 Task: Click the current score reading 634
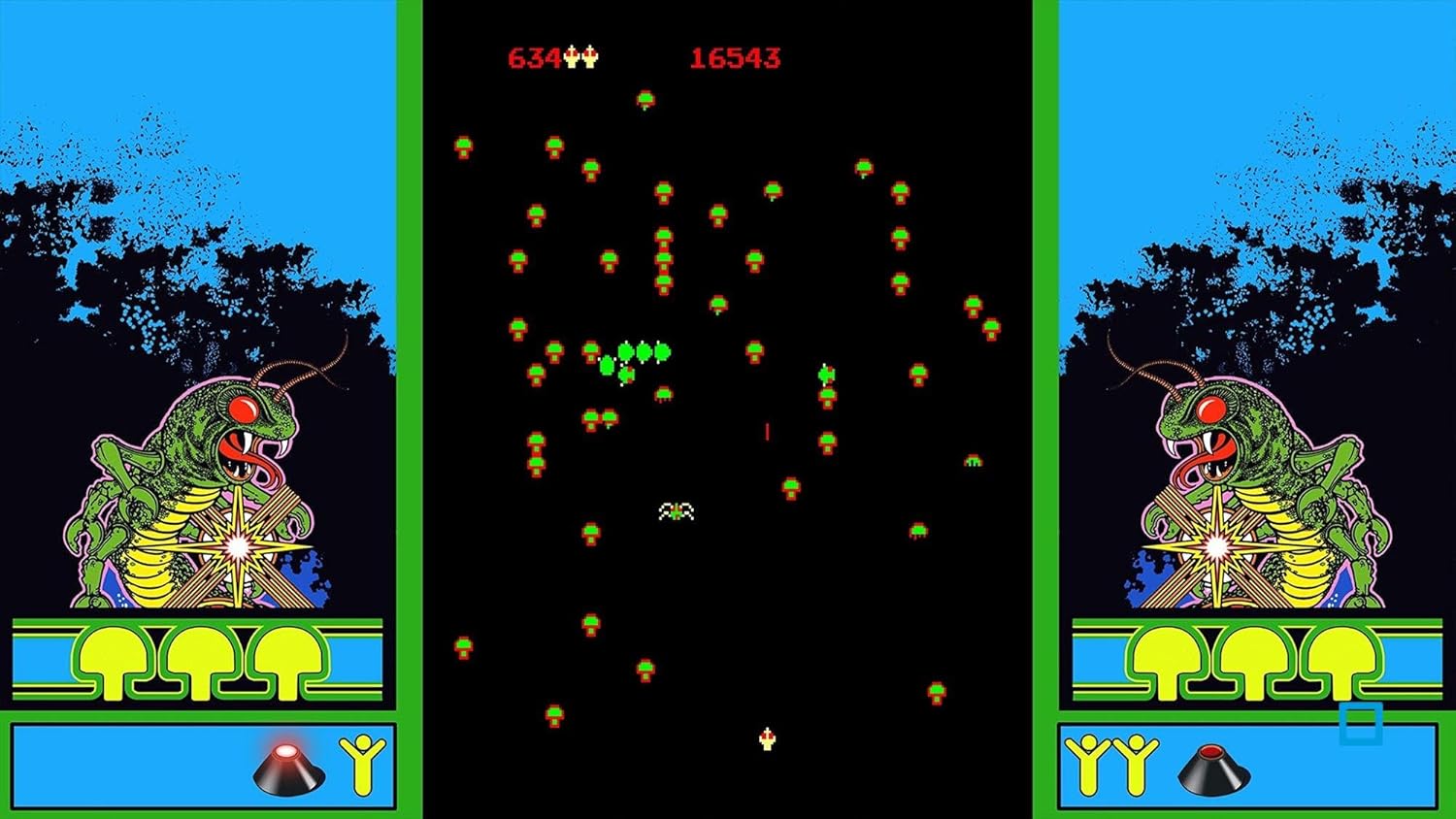(x=533, y=57)
